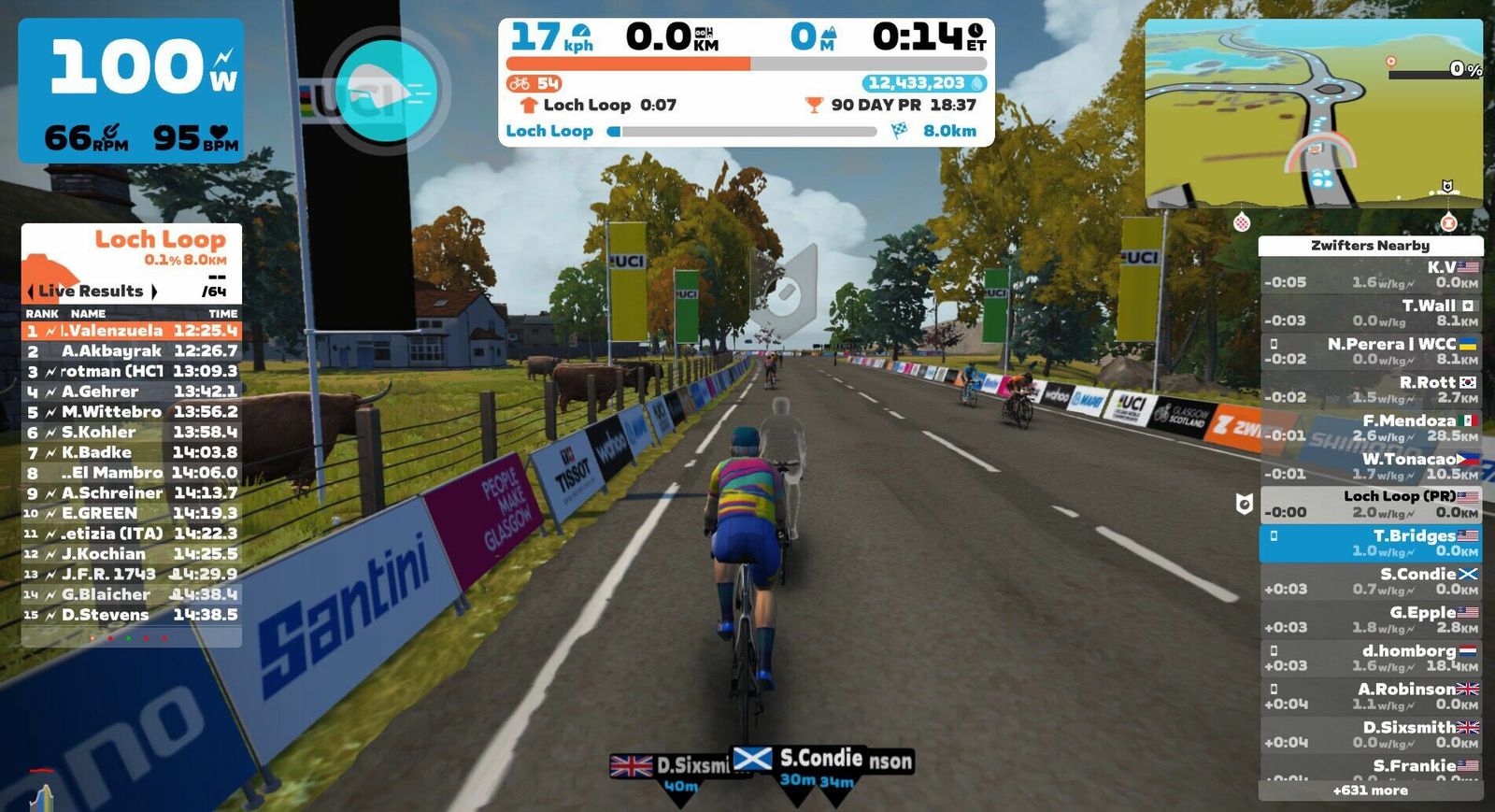Click the highlighted T.Bridges rider row
Image resolution: width=1495 pixels, height=812 pixels.
(1371, 543)
